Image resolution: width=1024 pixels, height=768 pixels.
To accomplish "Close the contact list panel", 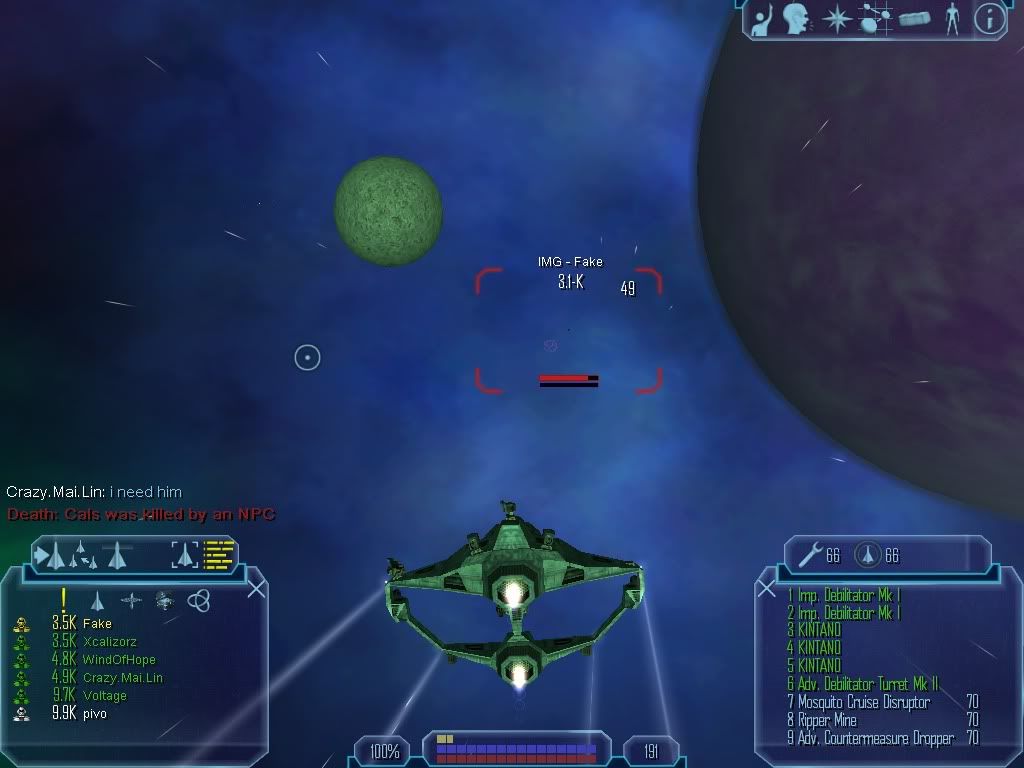I will (256, 588).
